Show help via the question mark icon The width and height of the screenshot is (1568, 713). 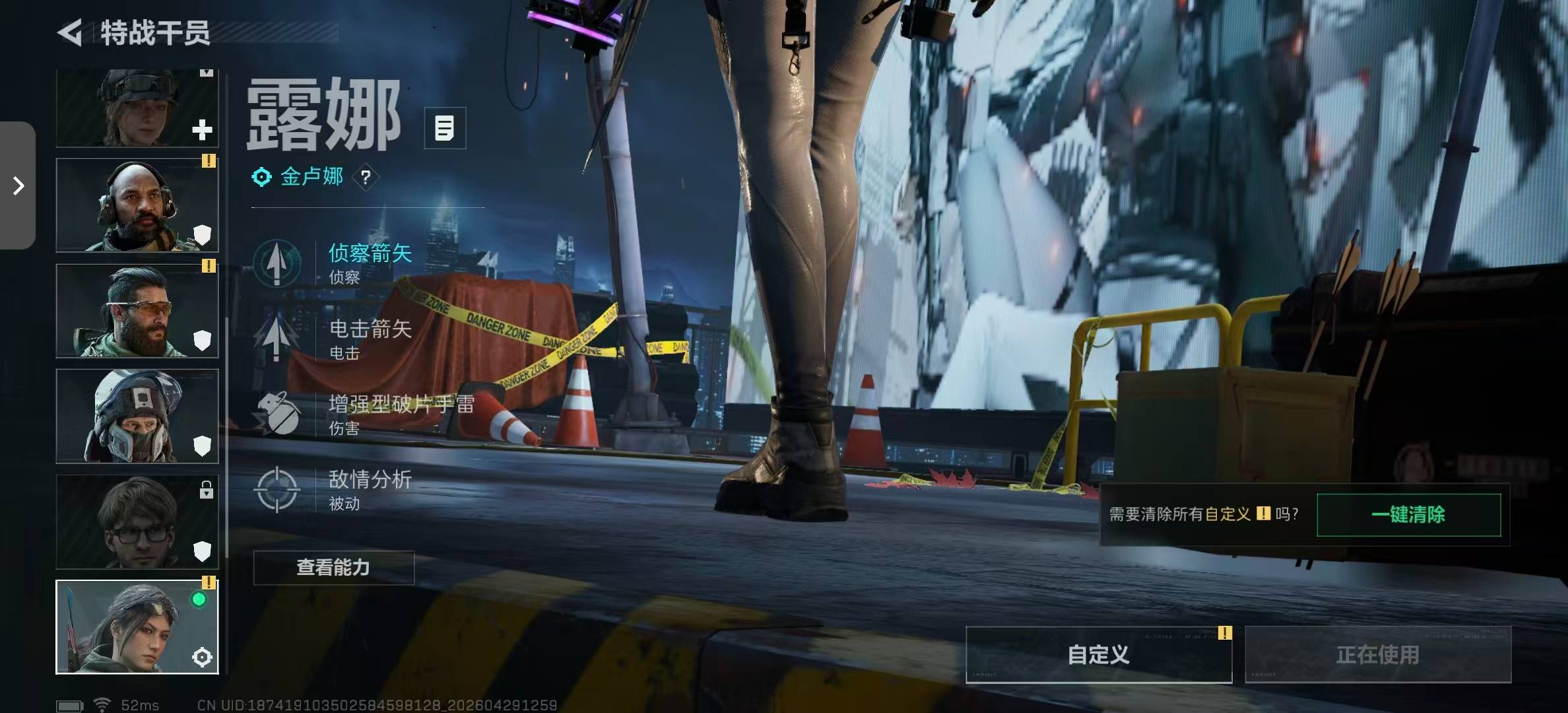[x=366, y=177]
